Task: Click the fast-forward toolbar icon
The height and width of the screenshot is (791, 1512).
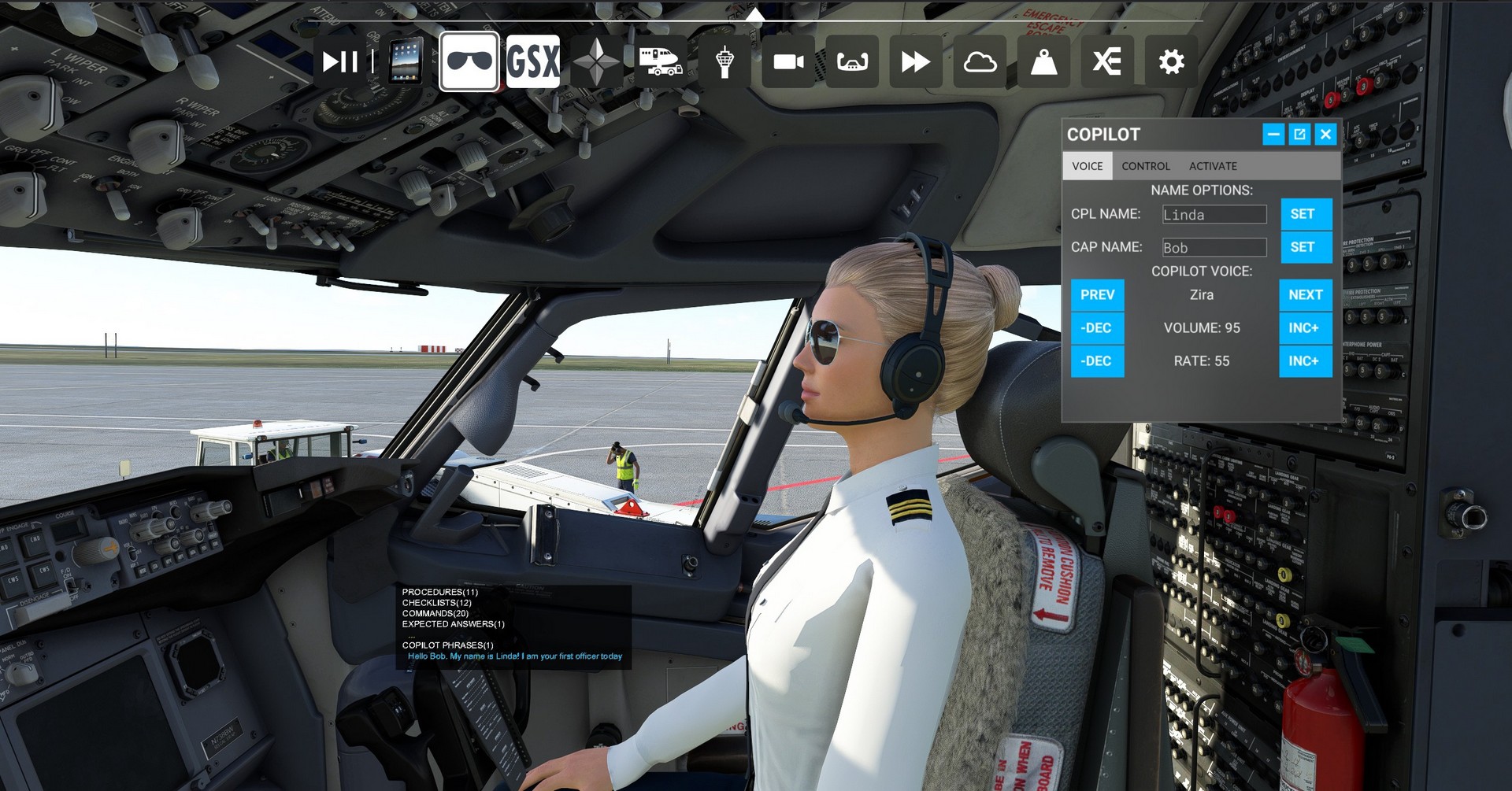Action: [x=916, y=61]
